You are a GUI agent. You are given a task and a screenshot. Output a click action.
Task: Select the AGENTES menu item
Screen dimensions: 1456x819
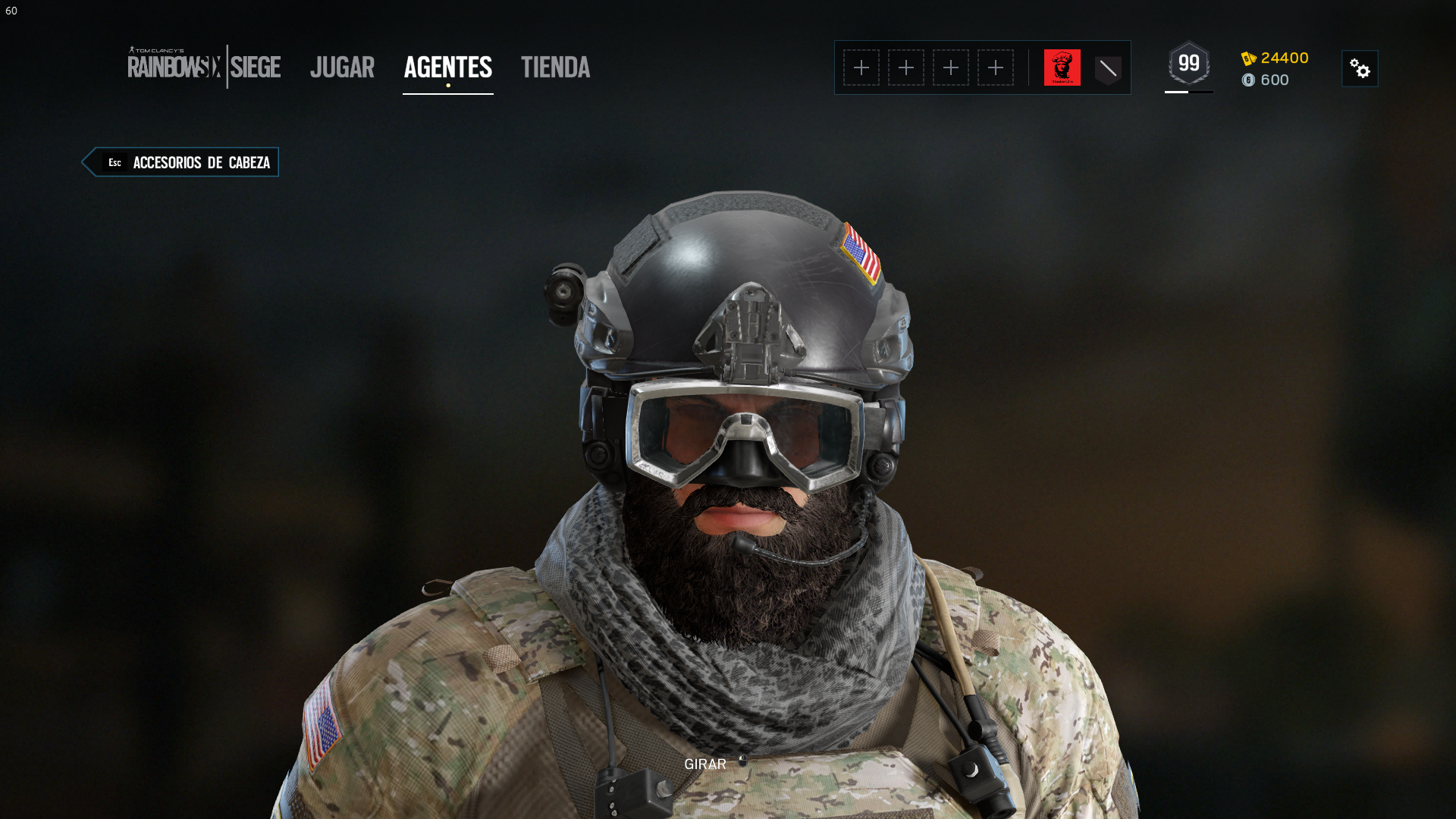tap(447, 68)
